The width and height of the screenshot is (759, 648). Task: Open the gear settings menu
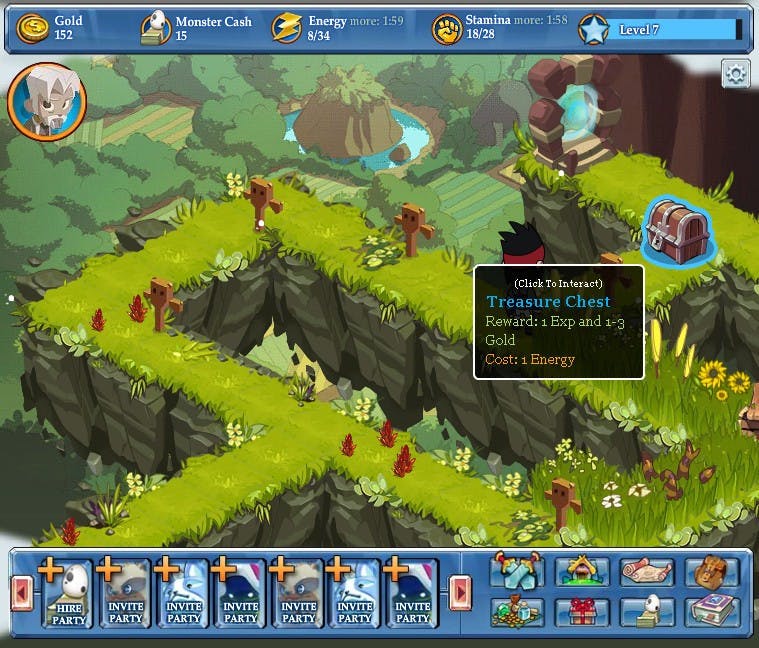[x=736, y=74]
